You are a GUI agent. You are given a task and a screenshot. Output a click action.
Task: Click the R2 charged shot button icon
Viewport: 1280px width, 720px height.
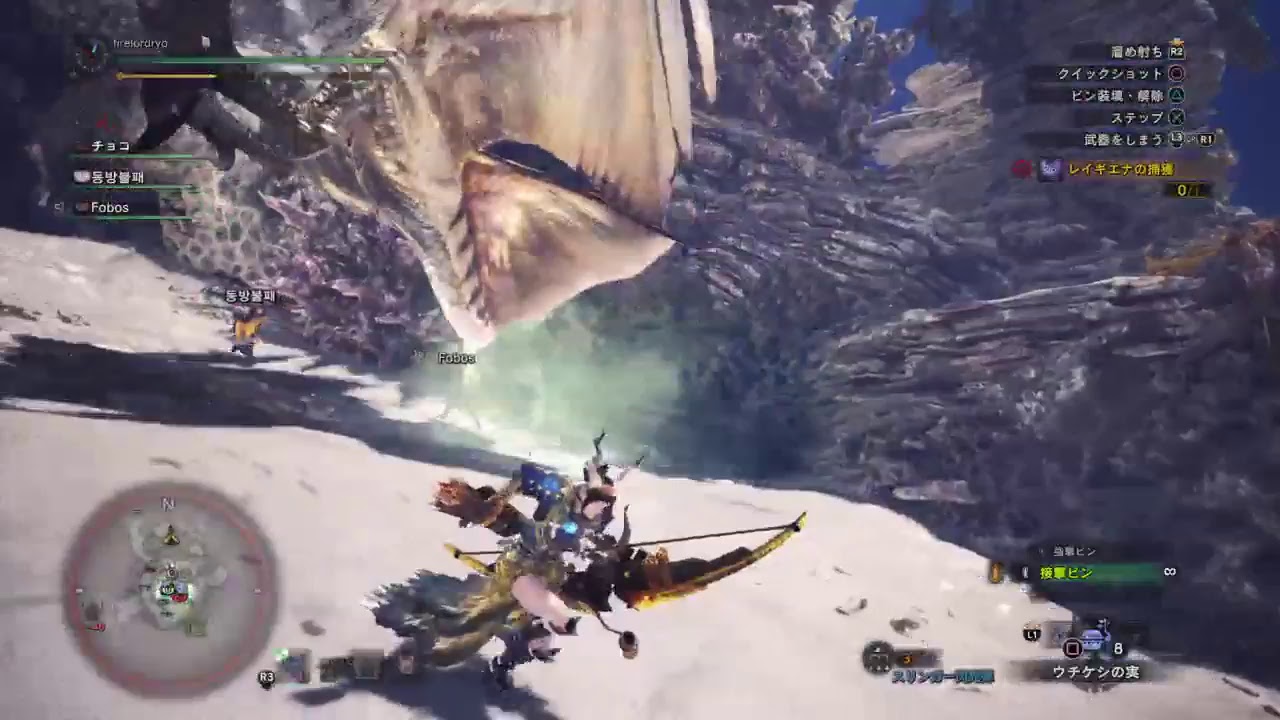[1177, 52]
